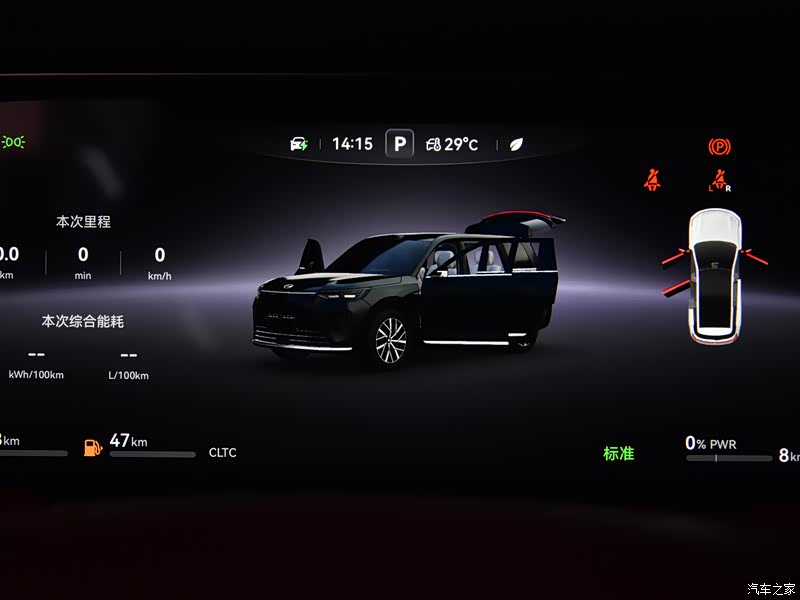Image resolution: width=800 pixels, height=600 pixels.
Task: Click the green headlight indicator icon
Action: point(14,142)
